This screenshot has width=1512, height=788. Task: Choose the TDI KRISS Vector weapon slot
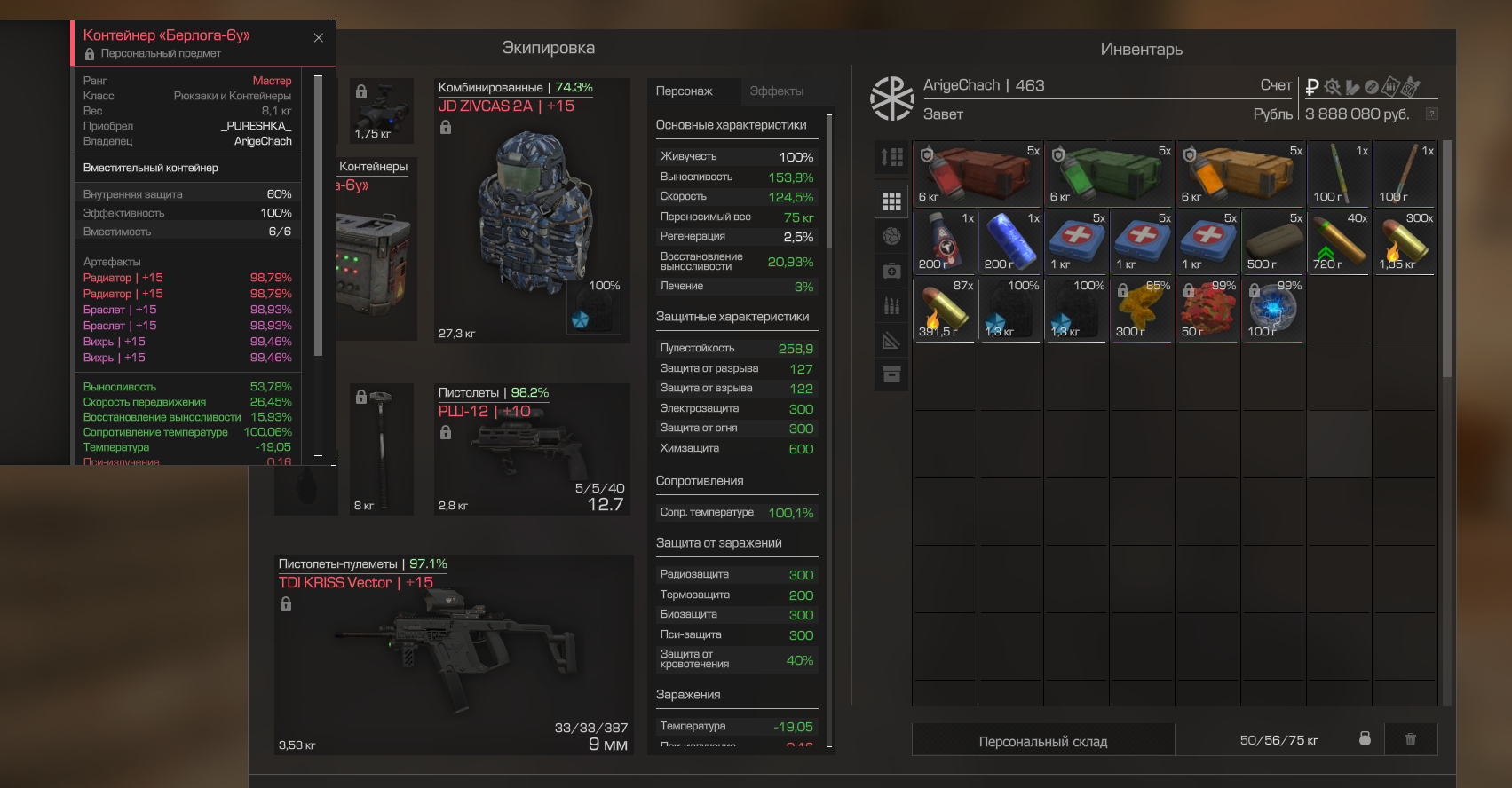[454, 655]
